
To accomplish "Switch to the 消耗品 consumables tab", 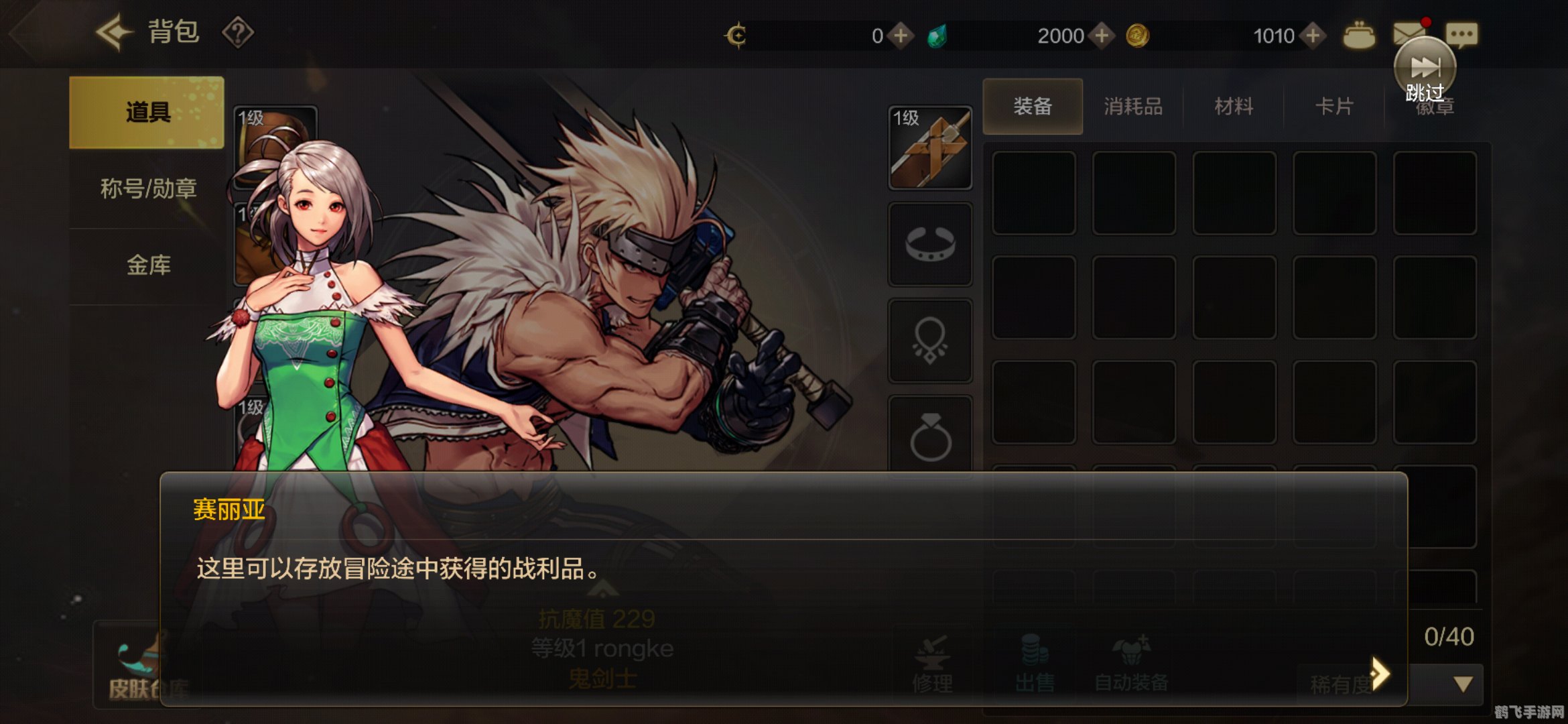I will point(1132,105).
